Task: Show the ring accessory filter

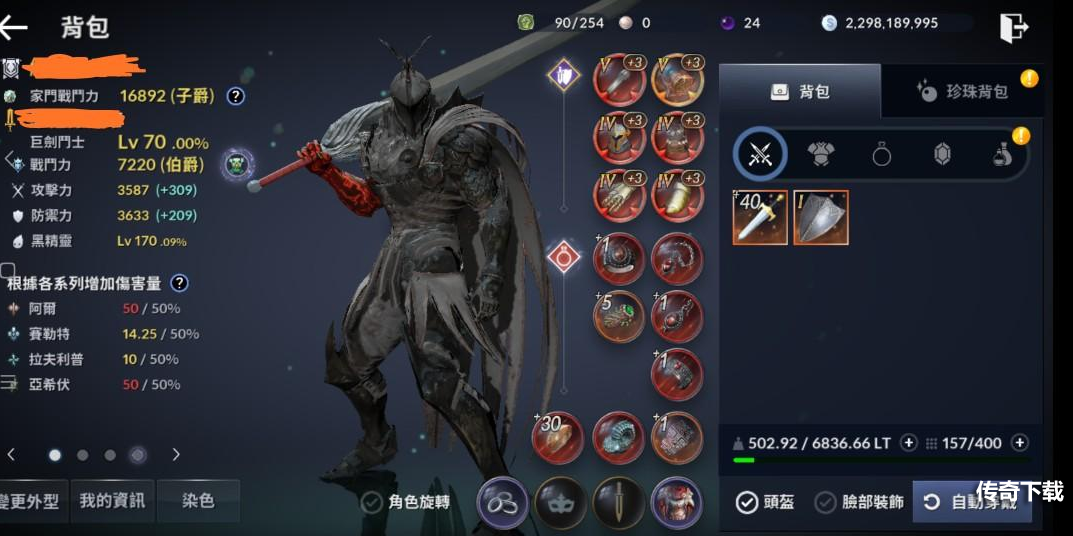Action: click(x=881, y=155)
